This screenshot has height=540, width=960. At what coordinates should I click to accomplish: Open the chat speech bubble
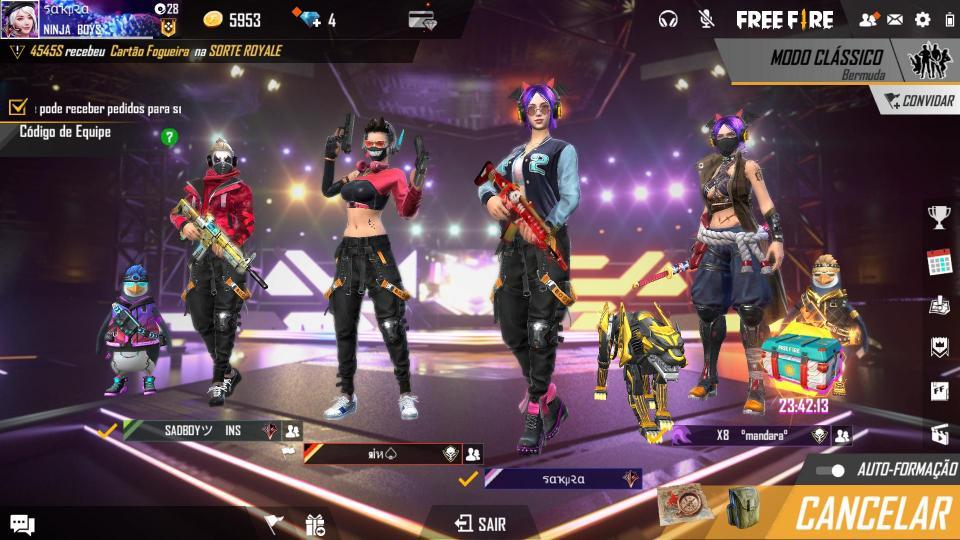point(22,524)
